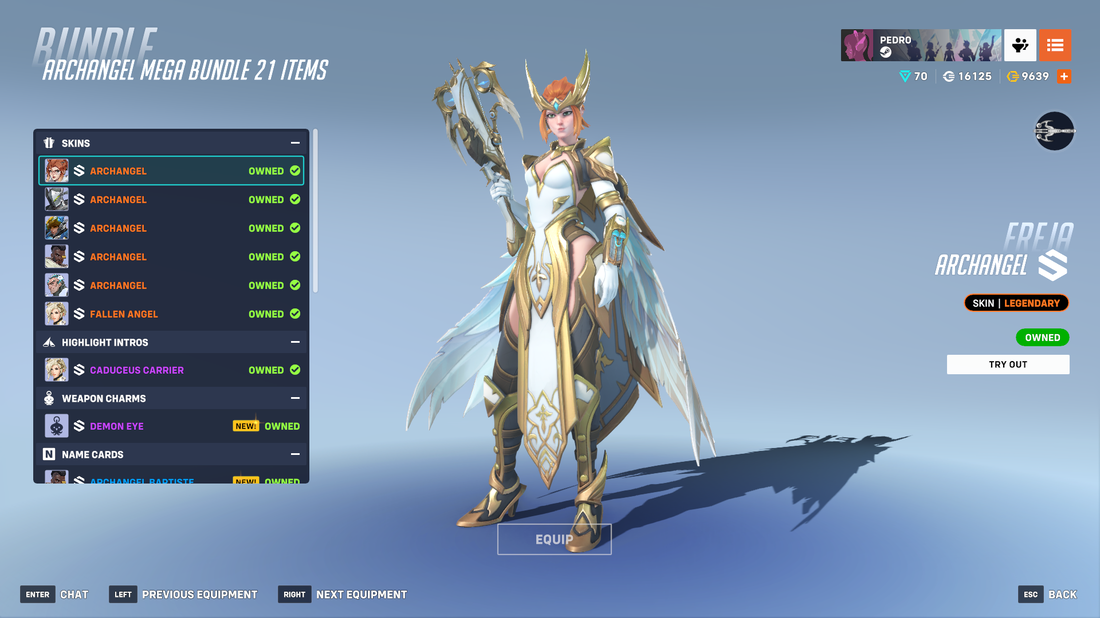1100x618 pixels.
Task: Preview the Caduceus Carrier highlight intro
Action: 171,370
